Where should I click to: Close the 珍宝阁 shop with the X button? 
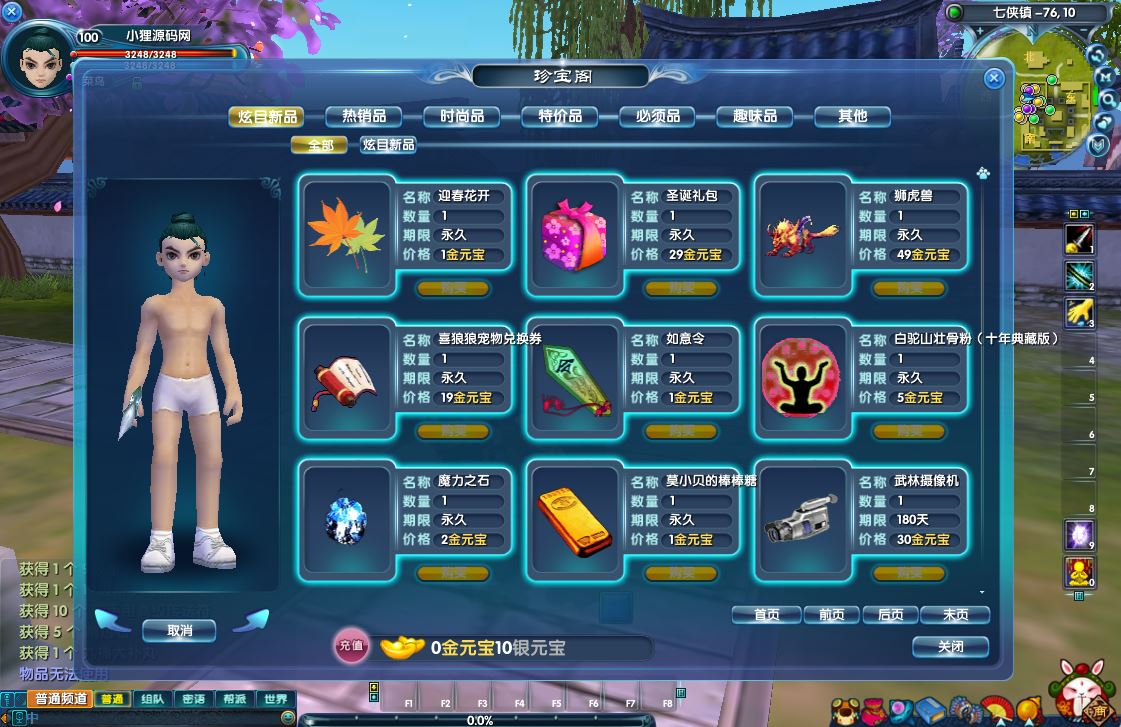click(x=993, y=78)
